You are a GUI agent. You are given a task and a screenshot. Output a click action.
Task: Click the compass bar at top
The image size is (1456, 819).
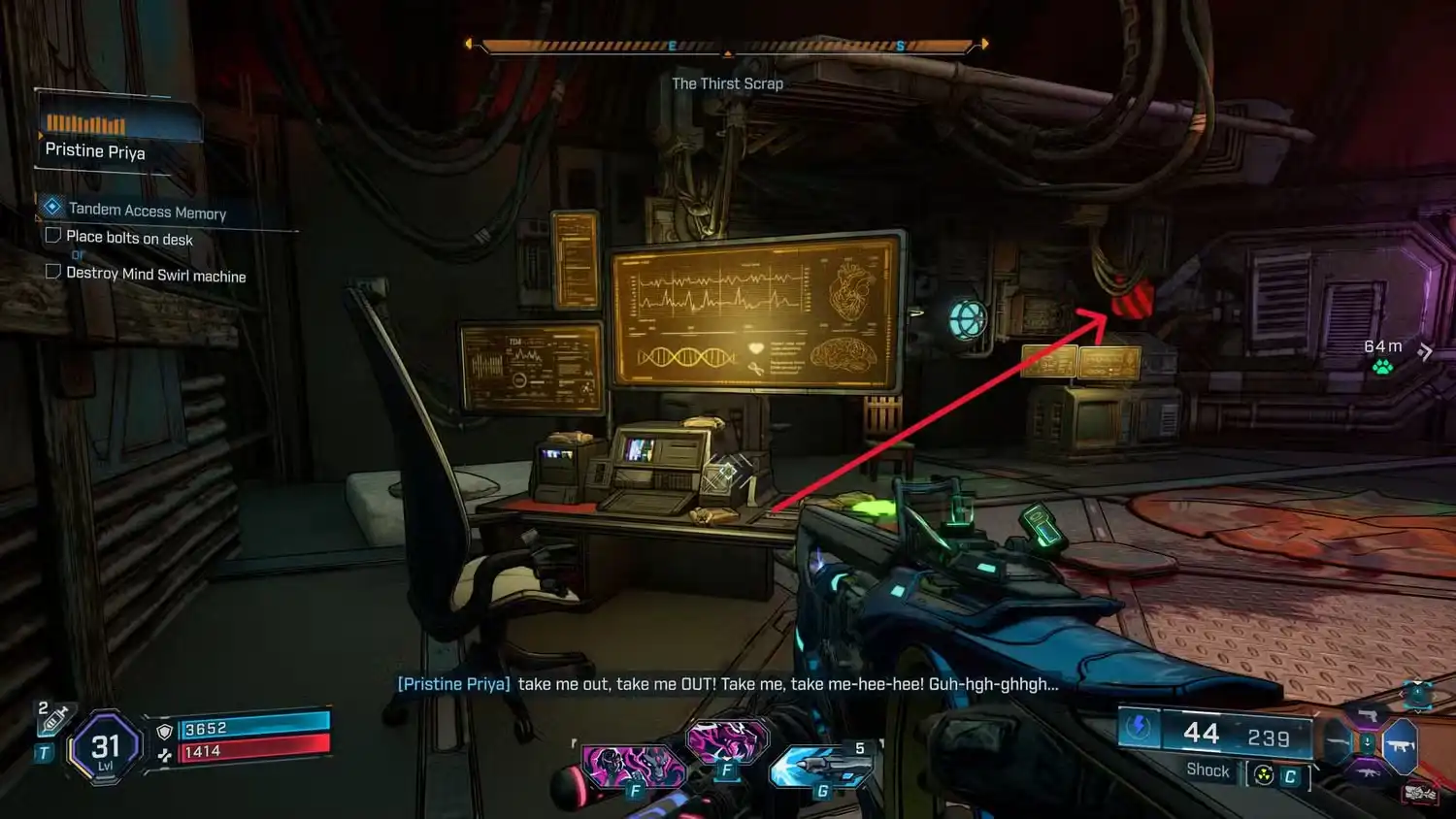pyautogui.click(x=727, y=45)
